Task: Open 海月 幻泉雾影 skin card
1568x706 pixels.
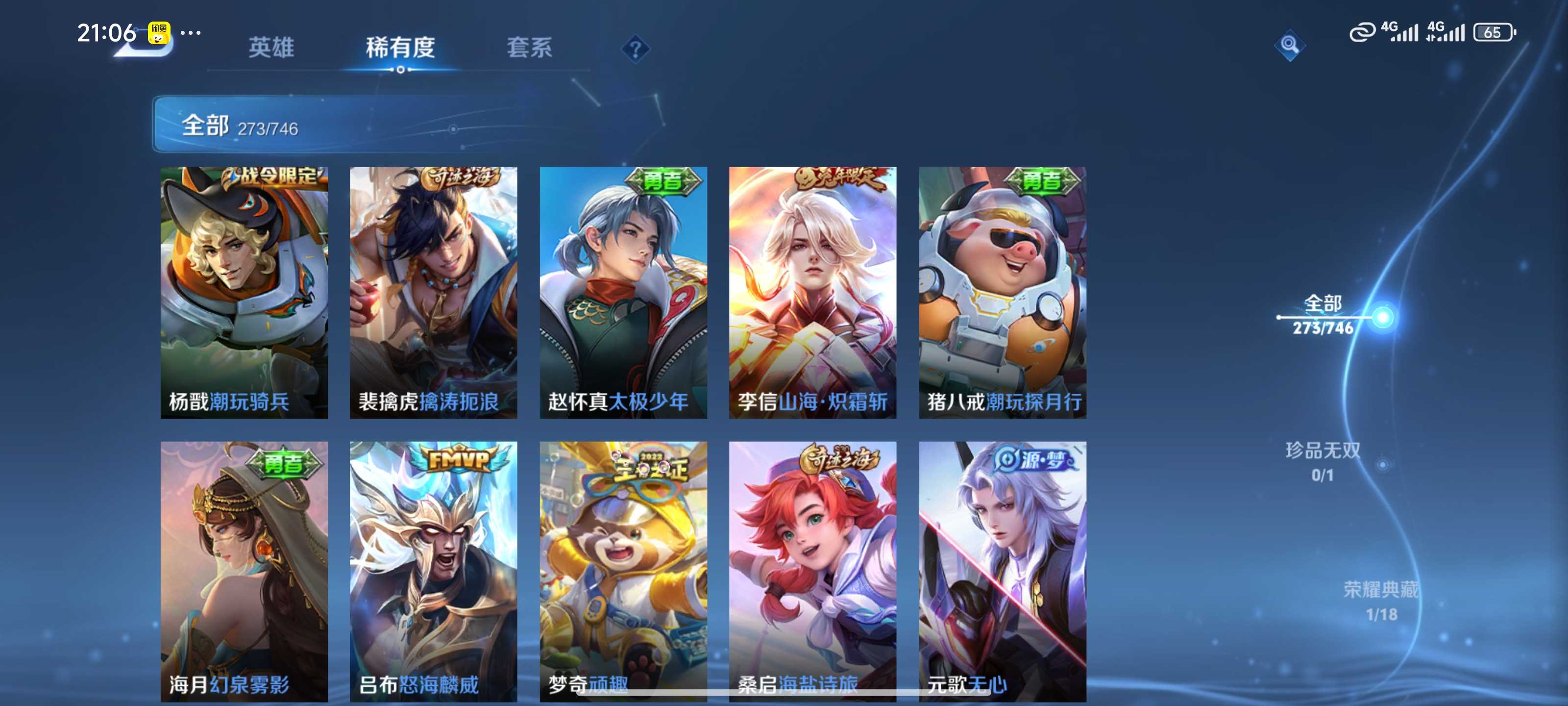Action: [244, 570]
